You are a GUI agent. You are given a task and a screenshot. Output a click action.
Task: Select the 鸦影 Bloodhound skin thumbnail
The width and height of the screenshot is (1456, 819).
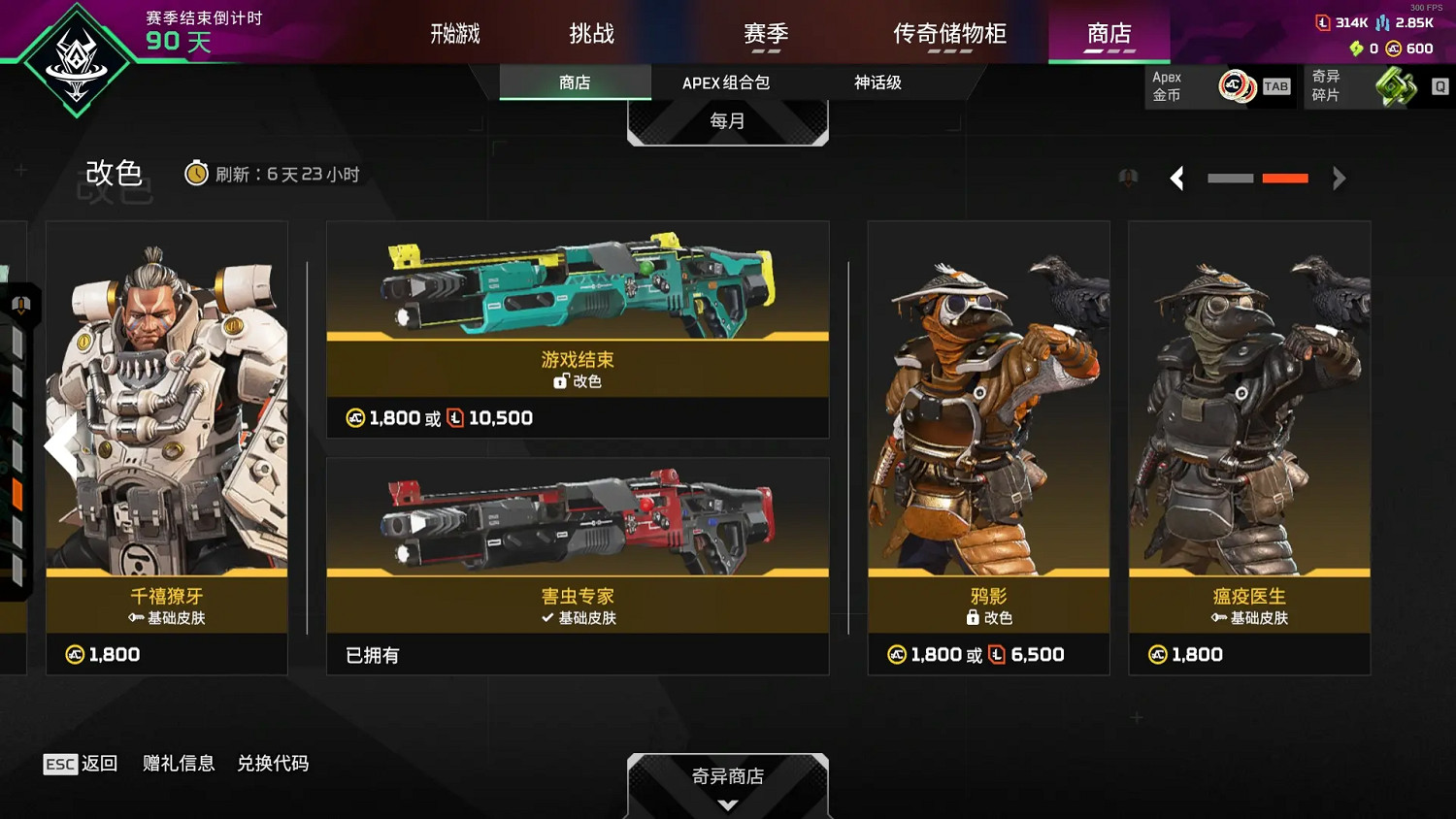click(988, 417)
